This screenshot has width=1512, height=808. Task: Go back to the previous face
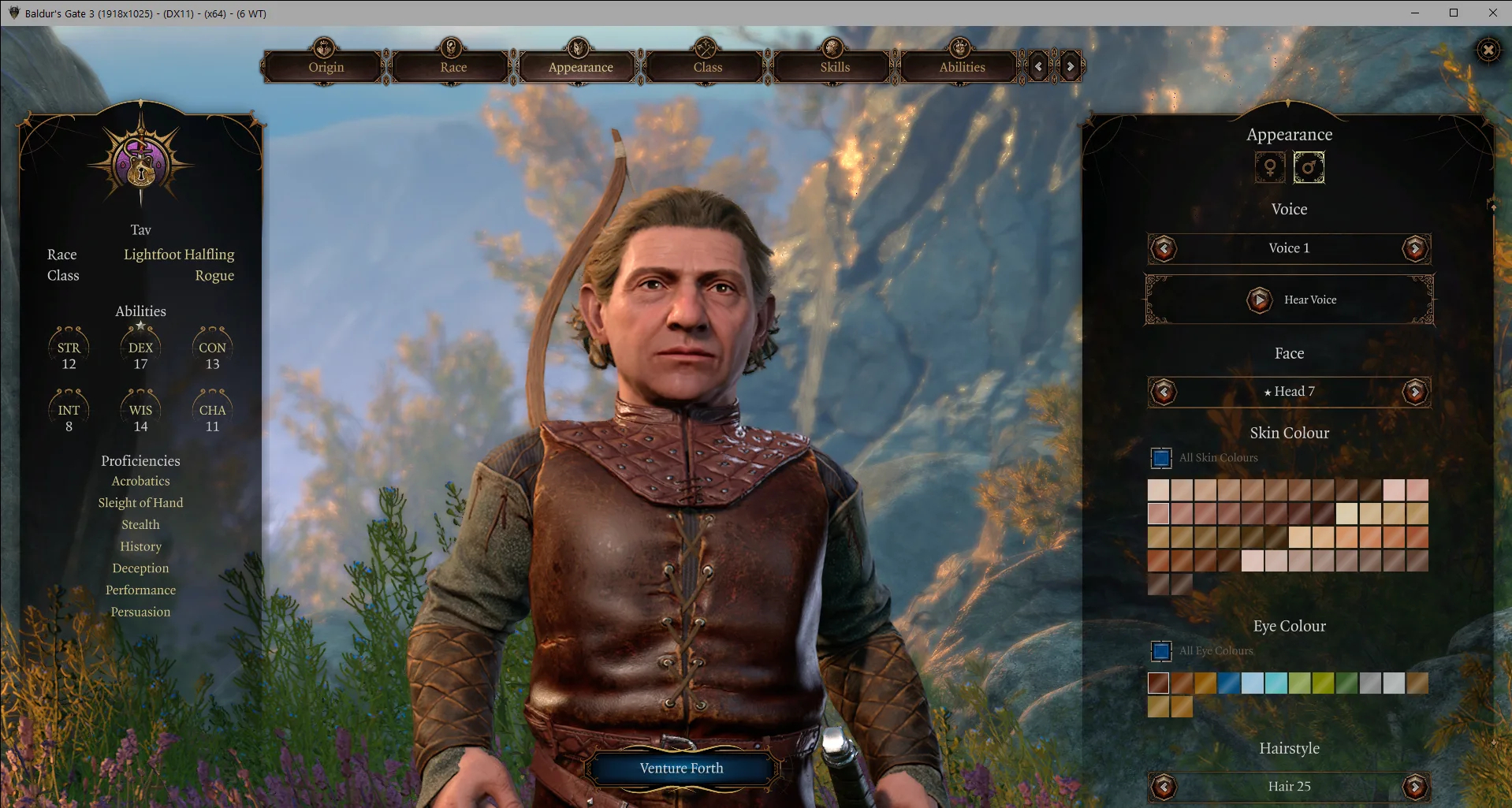pos(1164,392)
